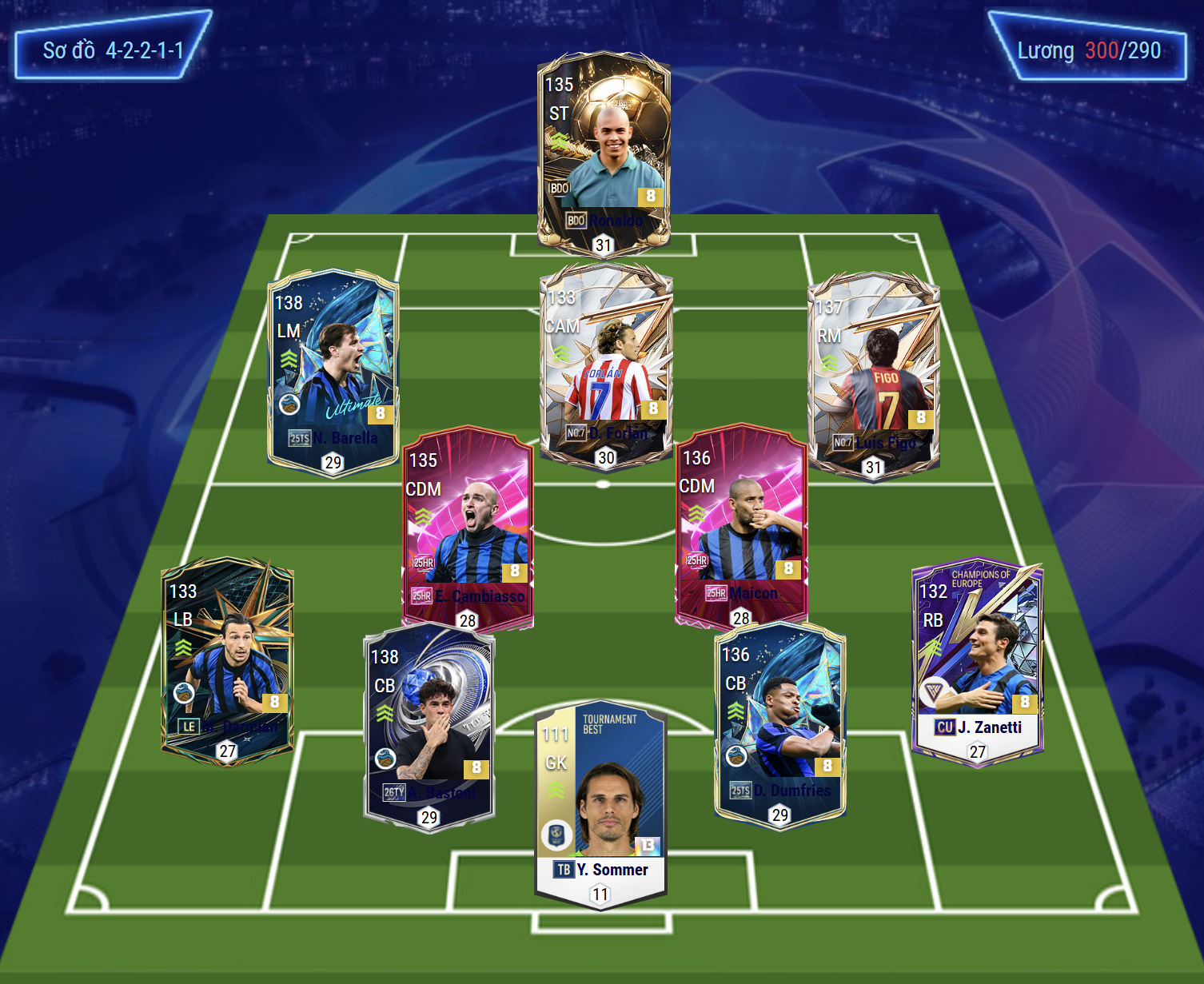This screenshot has height=984, width=1204.
Task: Select the Ronaldo ST card
Action: [604, 152]
